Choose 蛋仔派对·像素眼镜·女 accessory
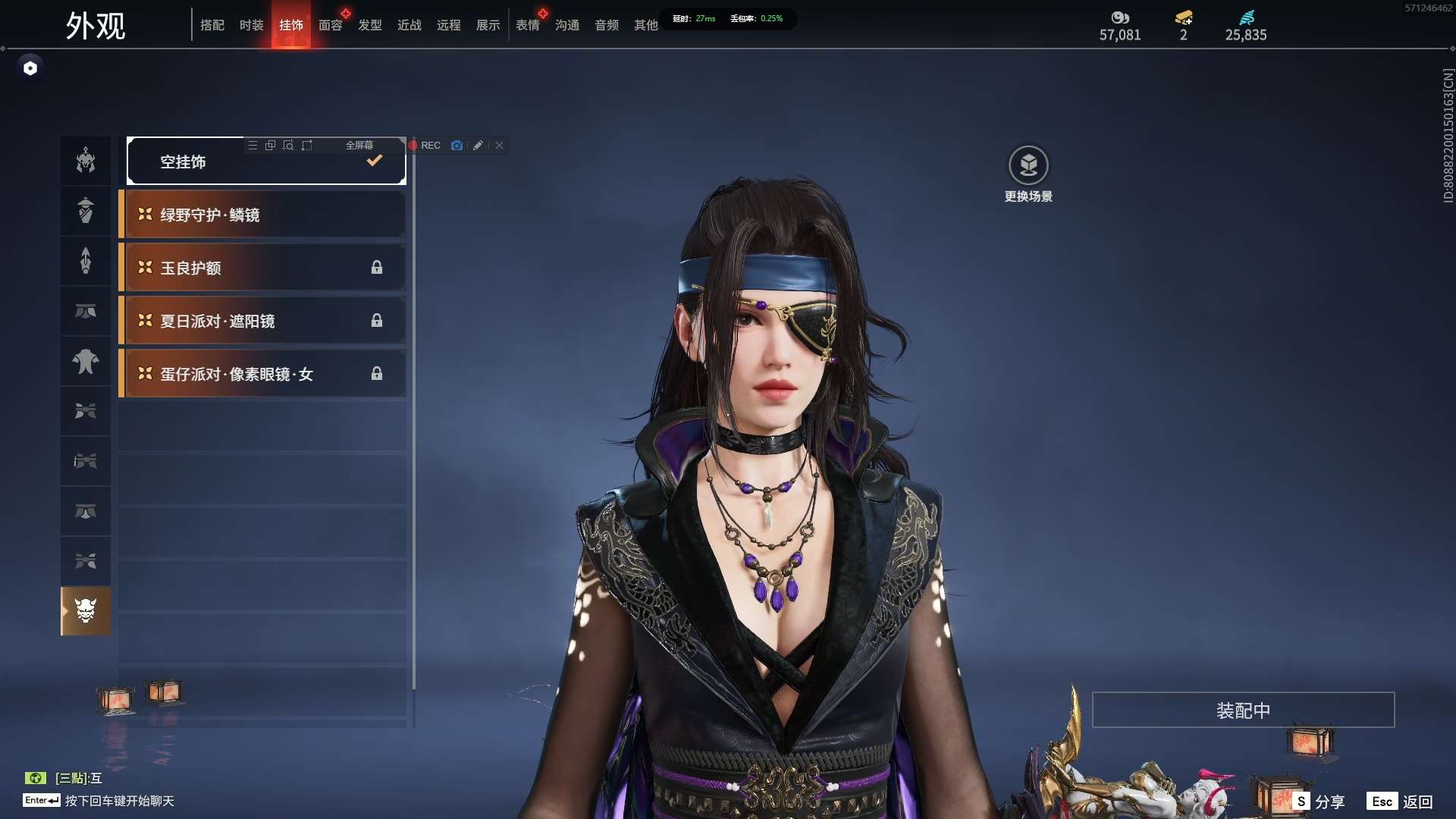The image size is (1456, 819). (x=262, y=374)
